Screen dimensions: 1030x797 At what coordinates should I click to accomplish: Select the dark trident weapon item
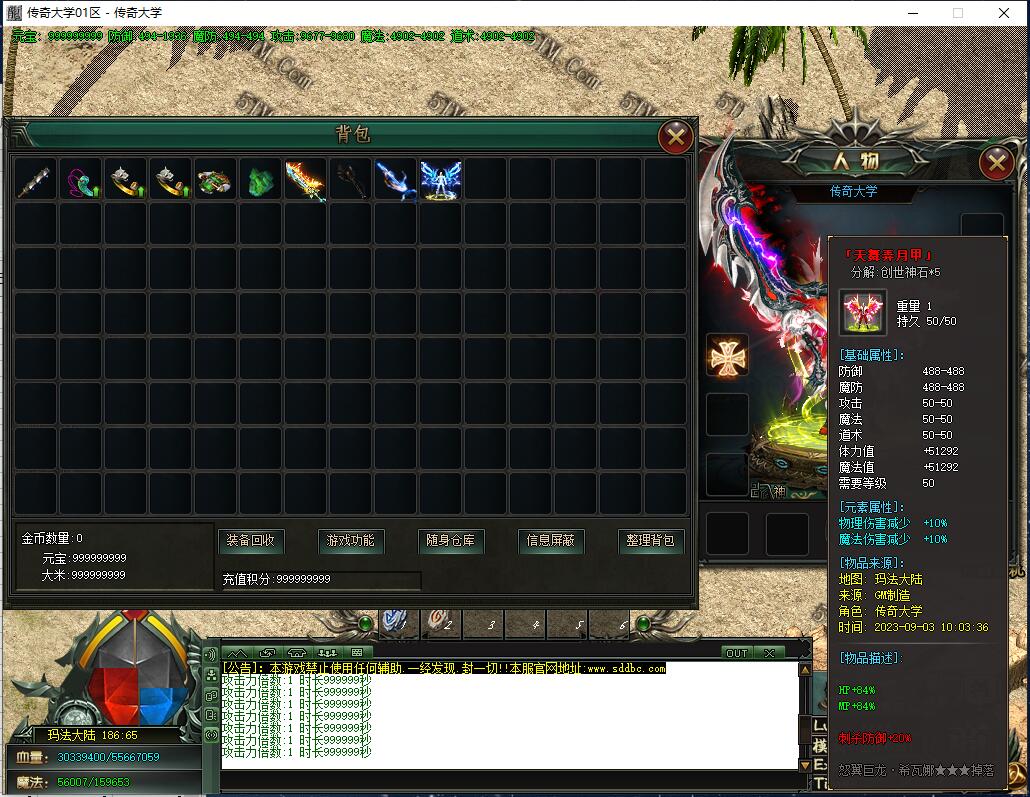coord(350,180)
